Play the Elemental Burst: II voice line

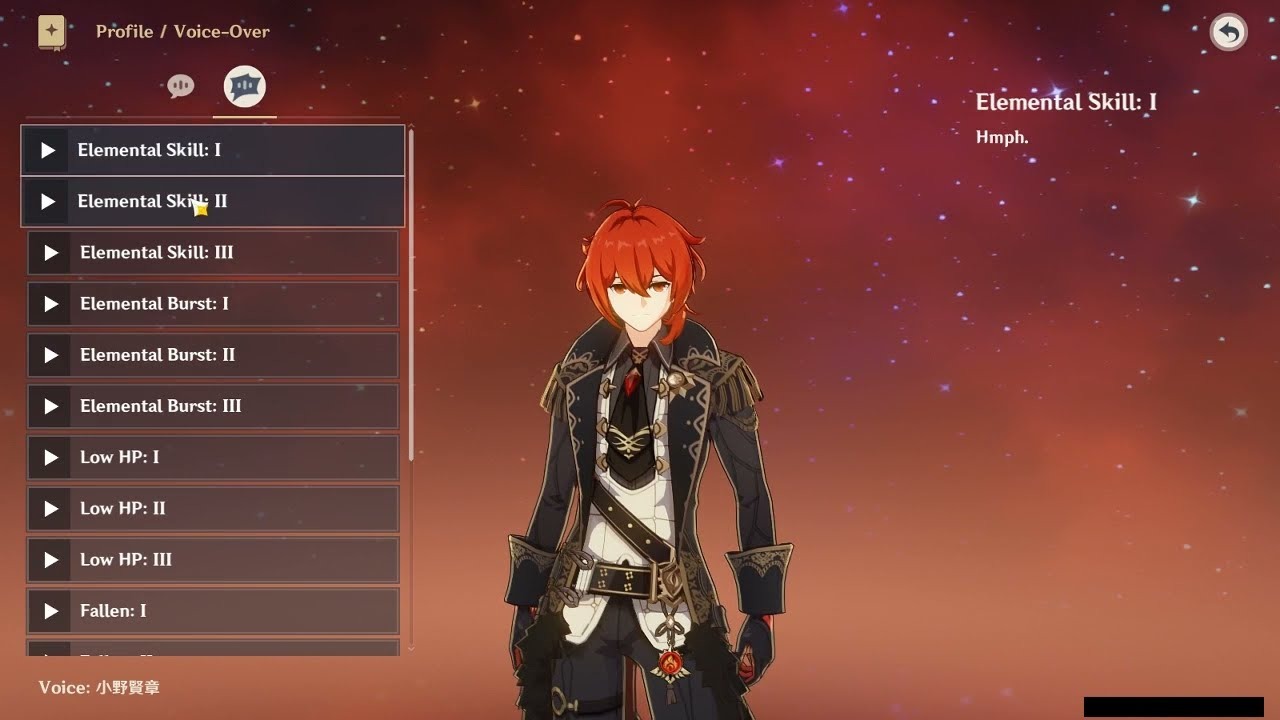point(50,355)
